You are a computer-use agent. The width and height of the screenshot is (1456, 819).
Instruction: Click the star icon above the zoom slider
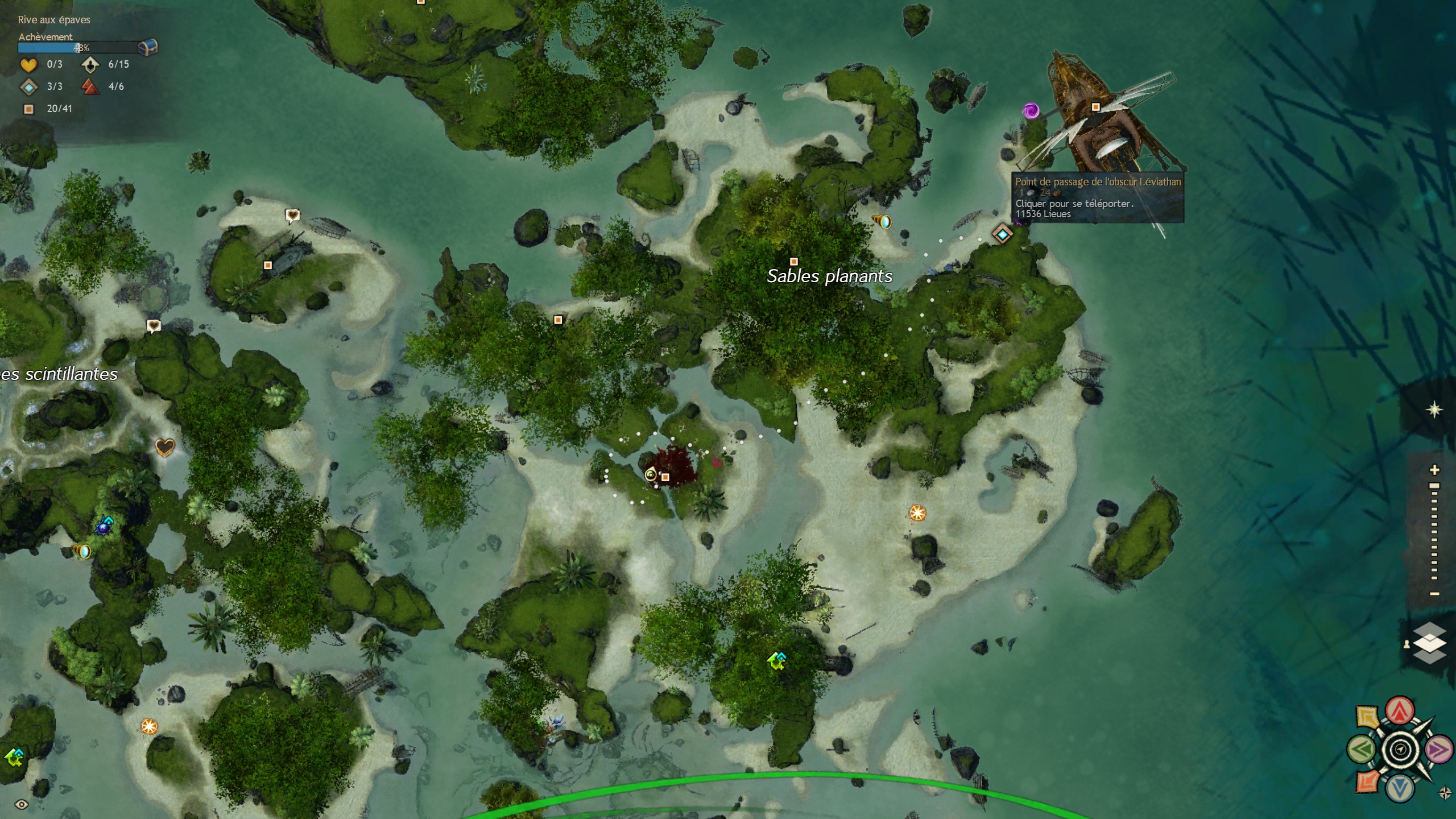click(1434, 409)
